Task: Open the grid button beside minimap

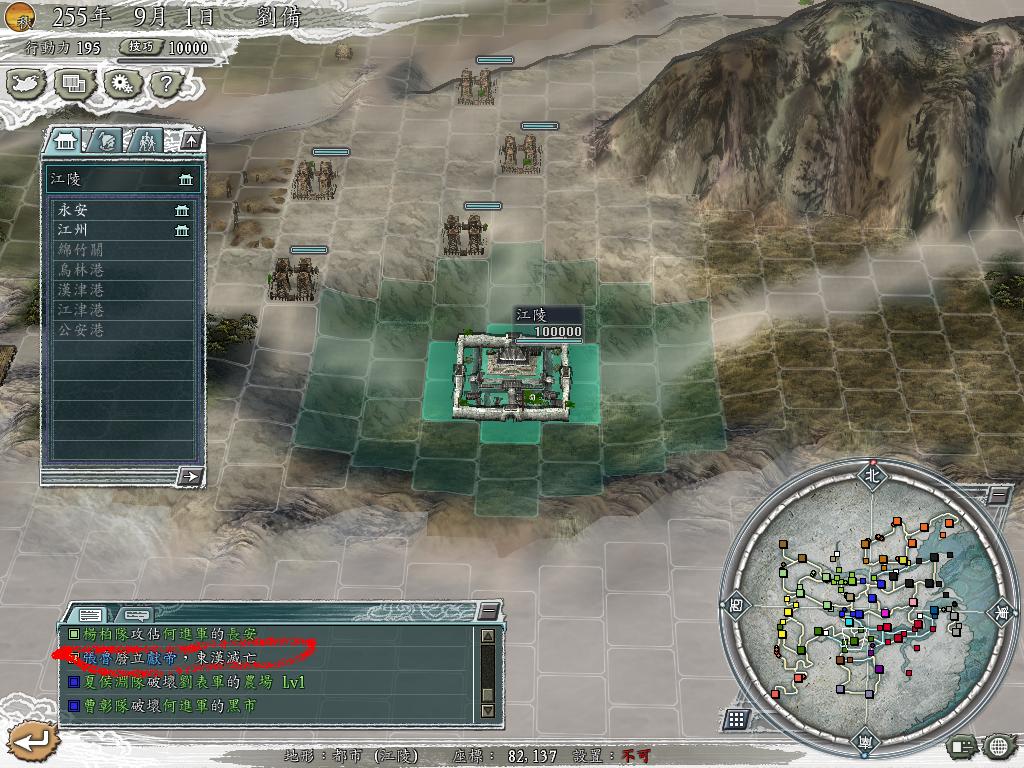Action: pyautogui.click(x=735, y=719)
